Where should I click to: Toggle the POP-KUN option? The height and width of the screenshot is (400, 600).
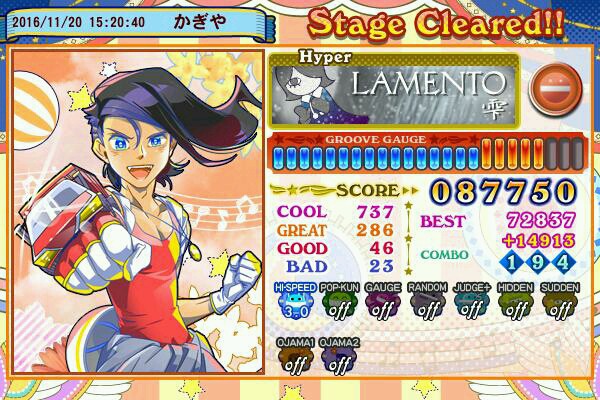pos(337,304)
